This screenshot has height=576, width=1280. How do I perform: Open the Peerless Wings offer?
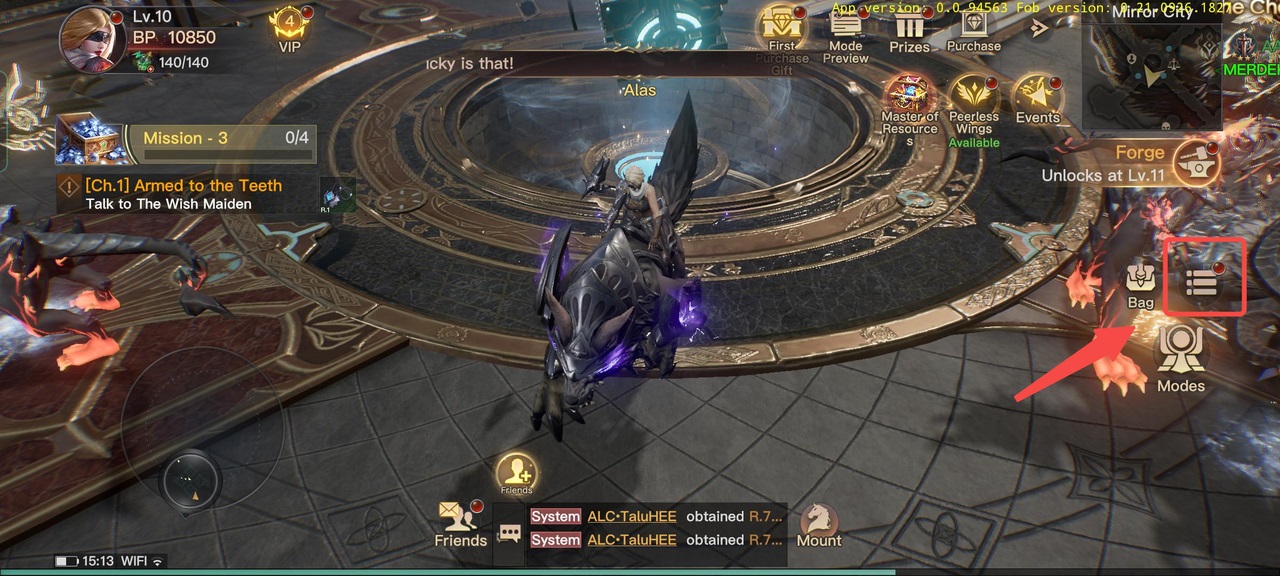pyautogui.click(x=974, y=102)
